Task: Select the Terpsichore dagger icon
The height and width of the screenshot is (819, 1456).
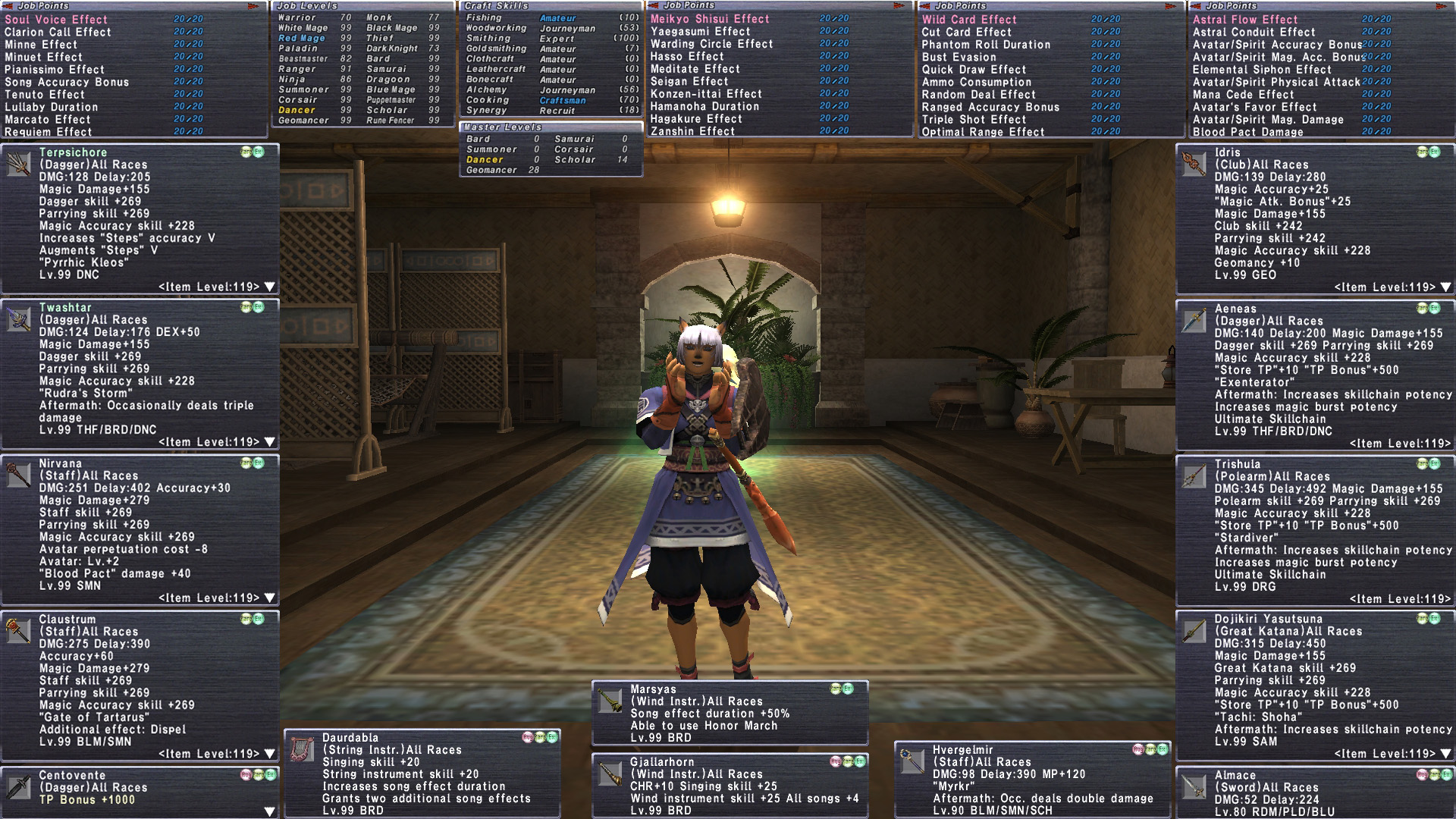Action: tap(18, 163)
